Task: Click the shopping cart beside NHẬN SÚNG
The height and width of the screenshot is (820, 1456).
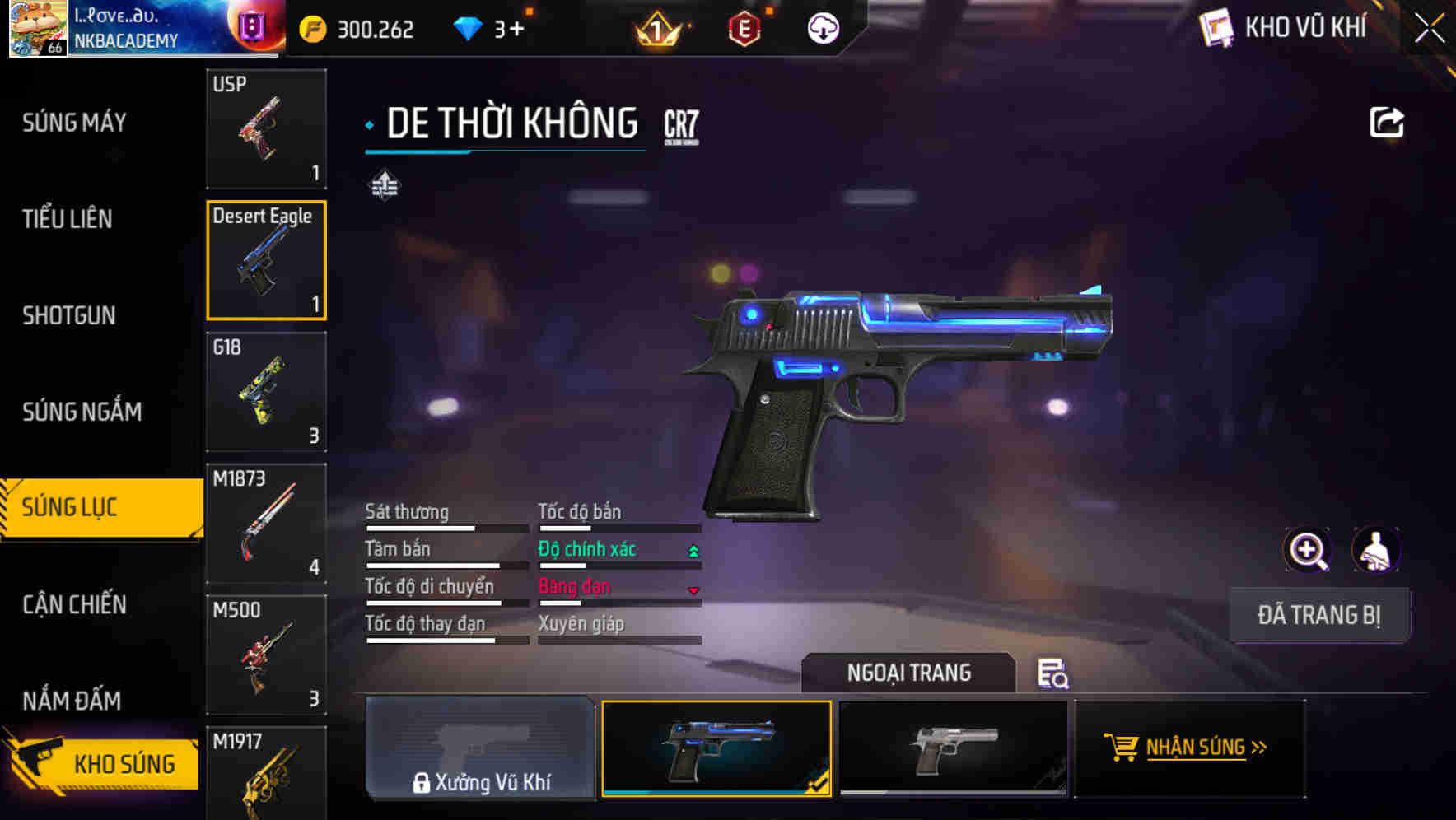Action: click(1122, 748)
